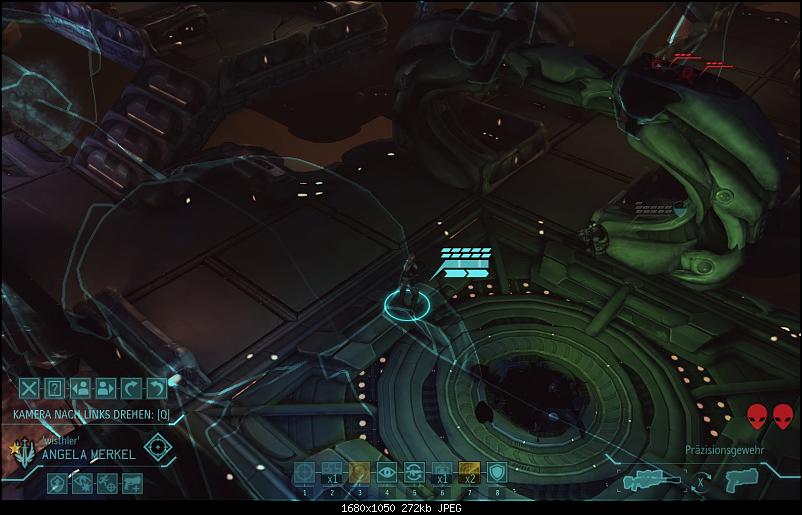Click the swap weapons circular arrows icon
802x515 pixels.
pos(703,481)
